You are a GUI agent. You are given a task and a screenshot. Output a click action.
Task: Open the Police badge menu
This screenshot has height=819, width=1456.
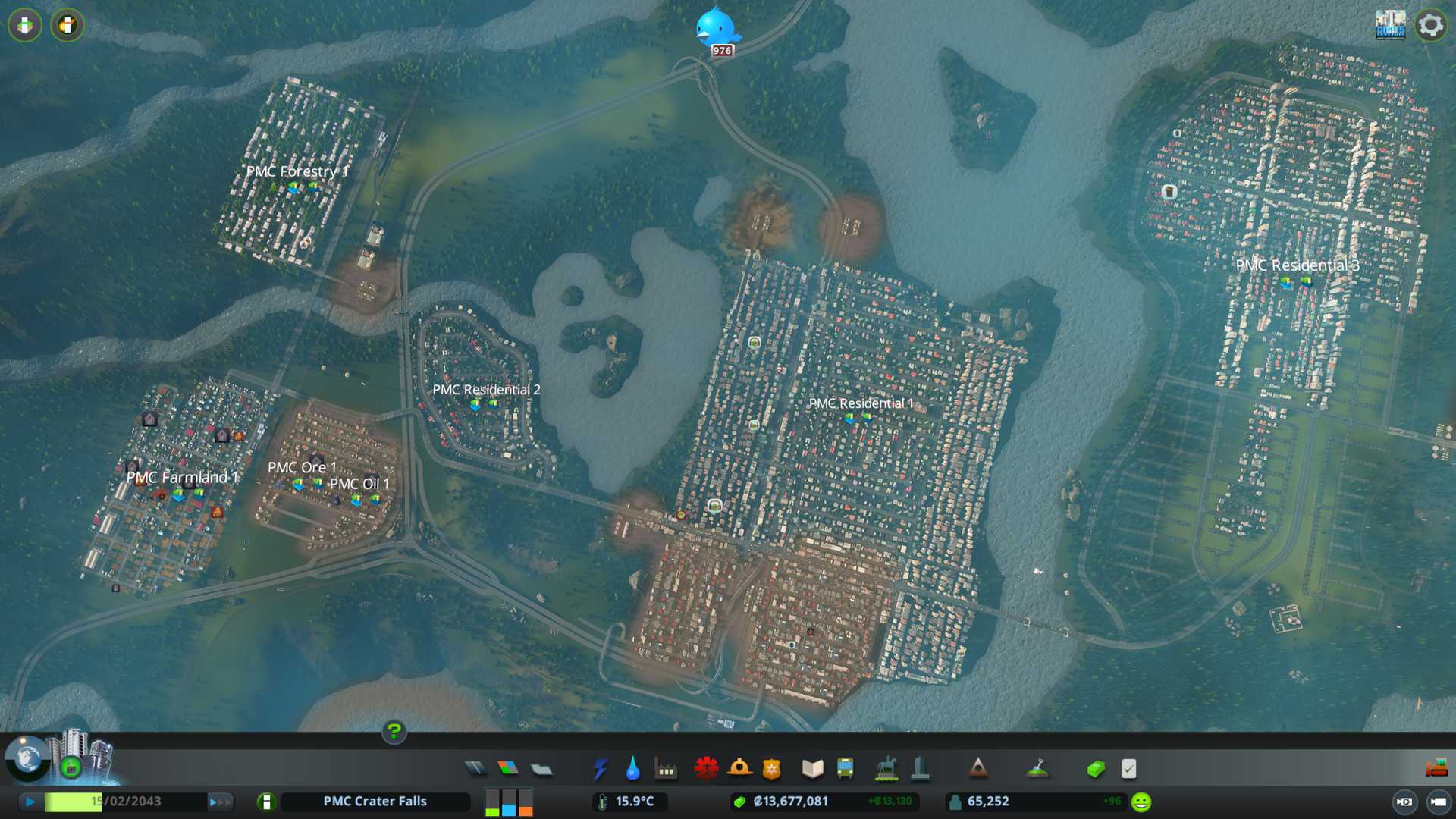click(771, 769)
